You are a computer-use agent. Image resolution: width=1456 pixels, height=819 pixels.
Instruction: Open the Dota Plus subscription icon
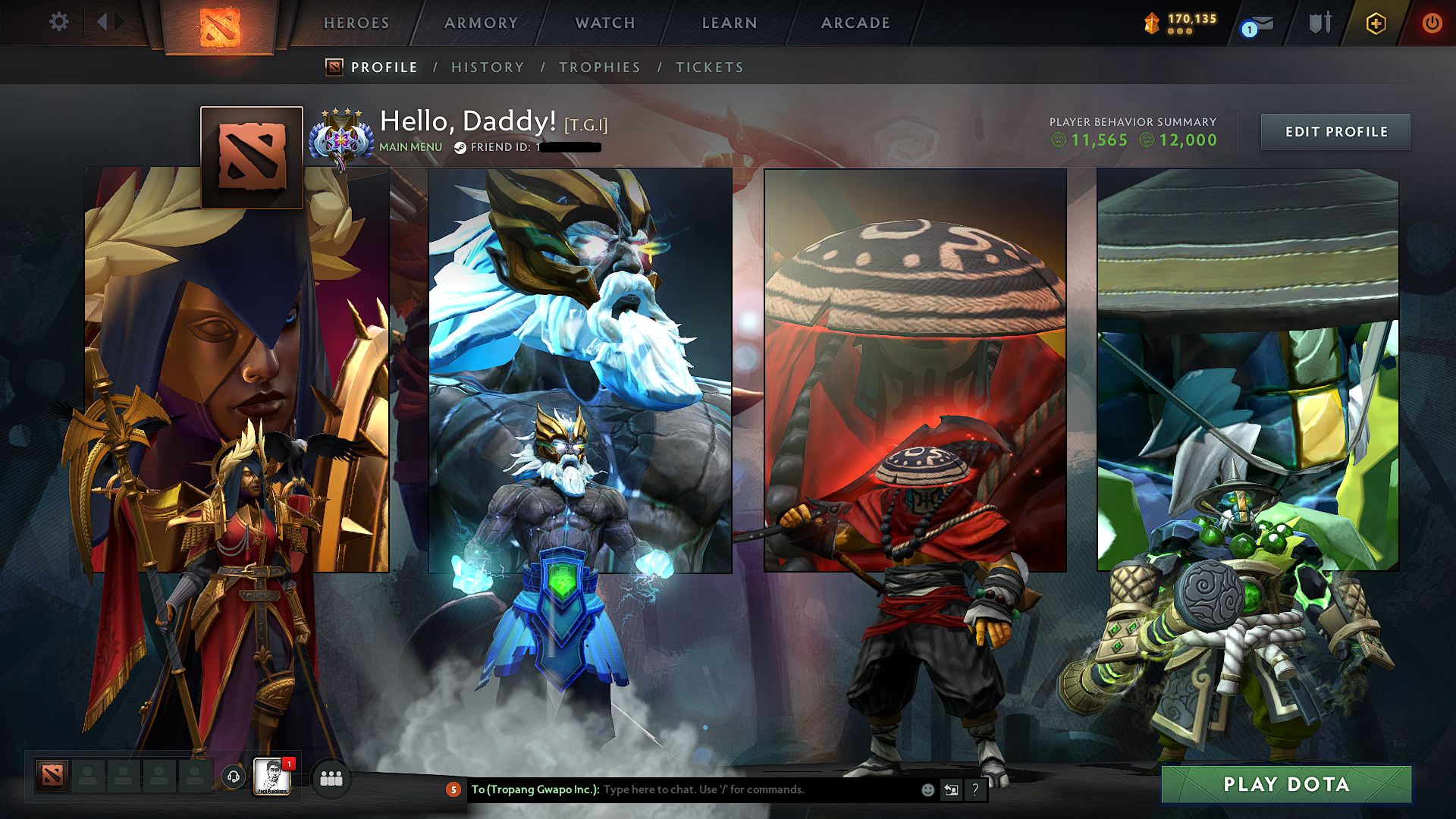point(1377,23)
